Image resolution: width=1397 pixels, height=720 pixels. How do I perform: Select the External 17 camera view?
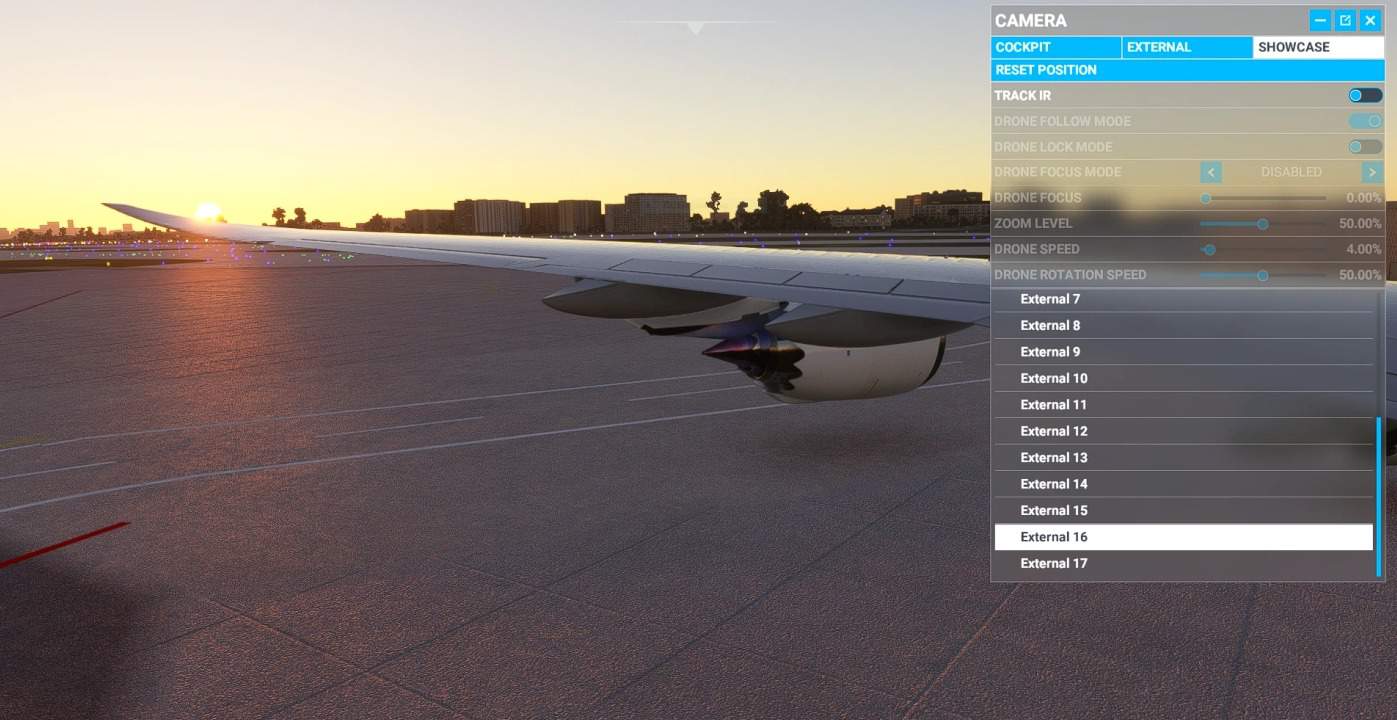click(x=1183, y=563)
